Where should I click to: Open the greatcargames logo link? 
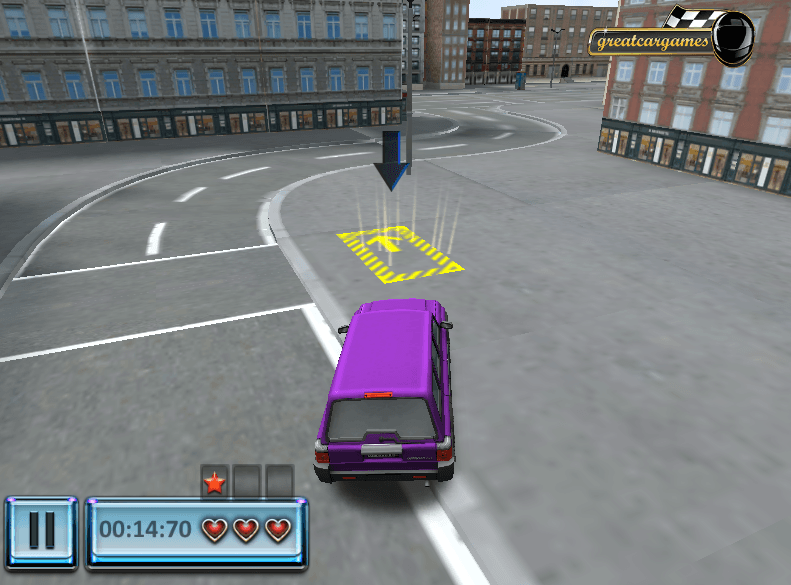point(672,39)
